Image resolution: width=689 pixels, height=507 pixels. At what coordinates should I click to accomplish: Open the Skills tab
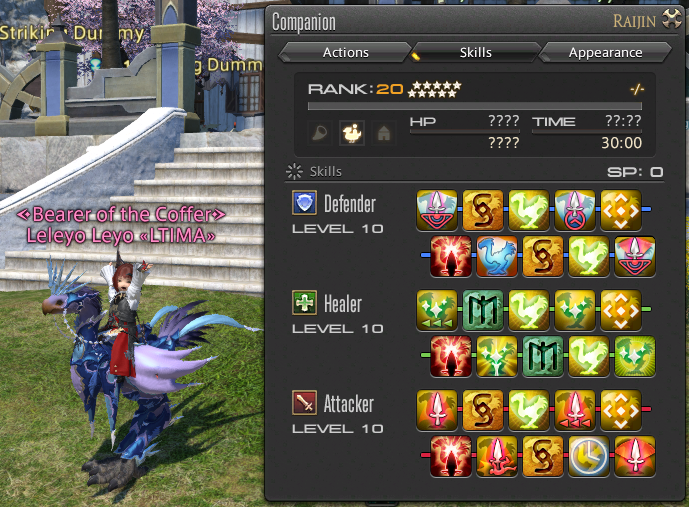click(475, 52)
